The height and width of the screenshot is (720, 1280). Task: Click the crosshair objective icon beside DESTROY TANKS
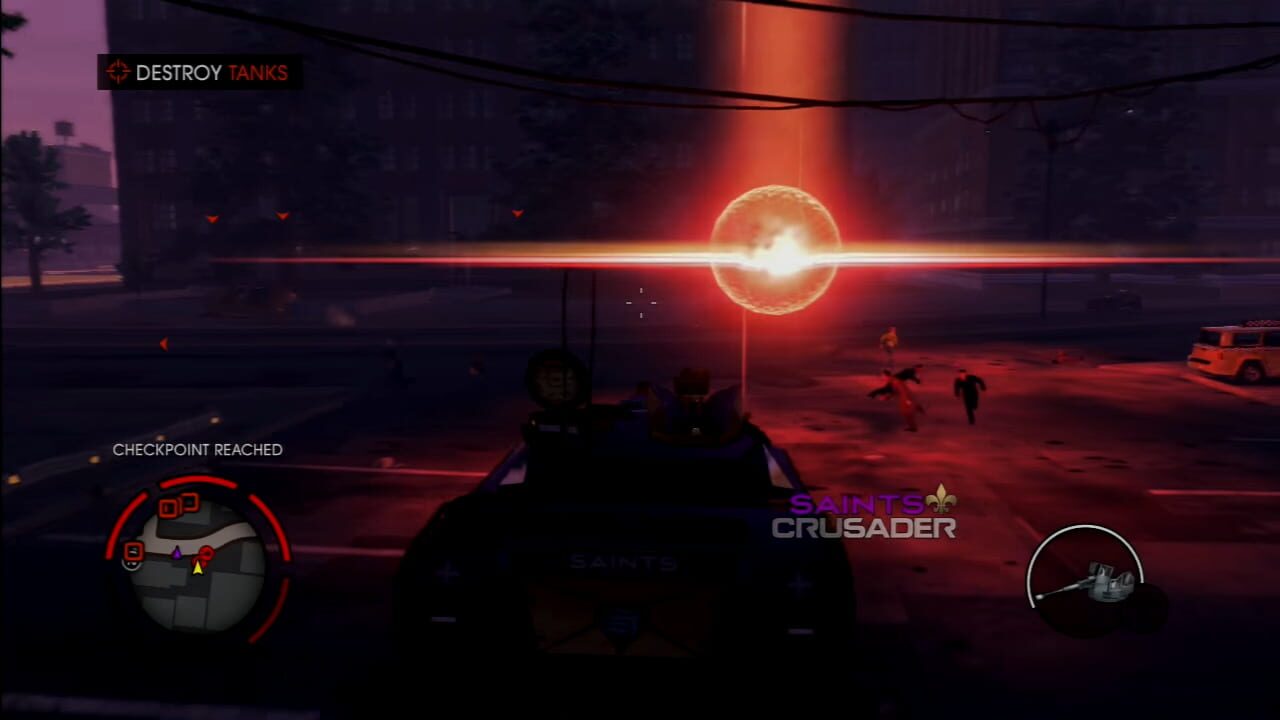click(118, 72)
